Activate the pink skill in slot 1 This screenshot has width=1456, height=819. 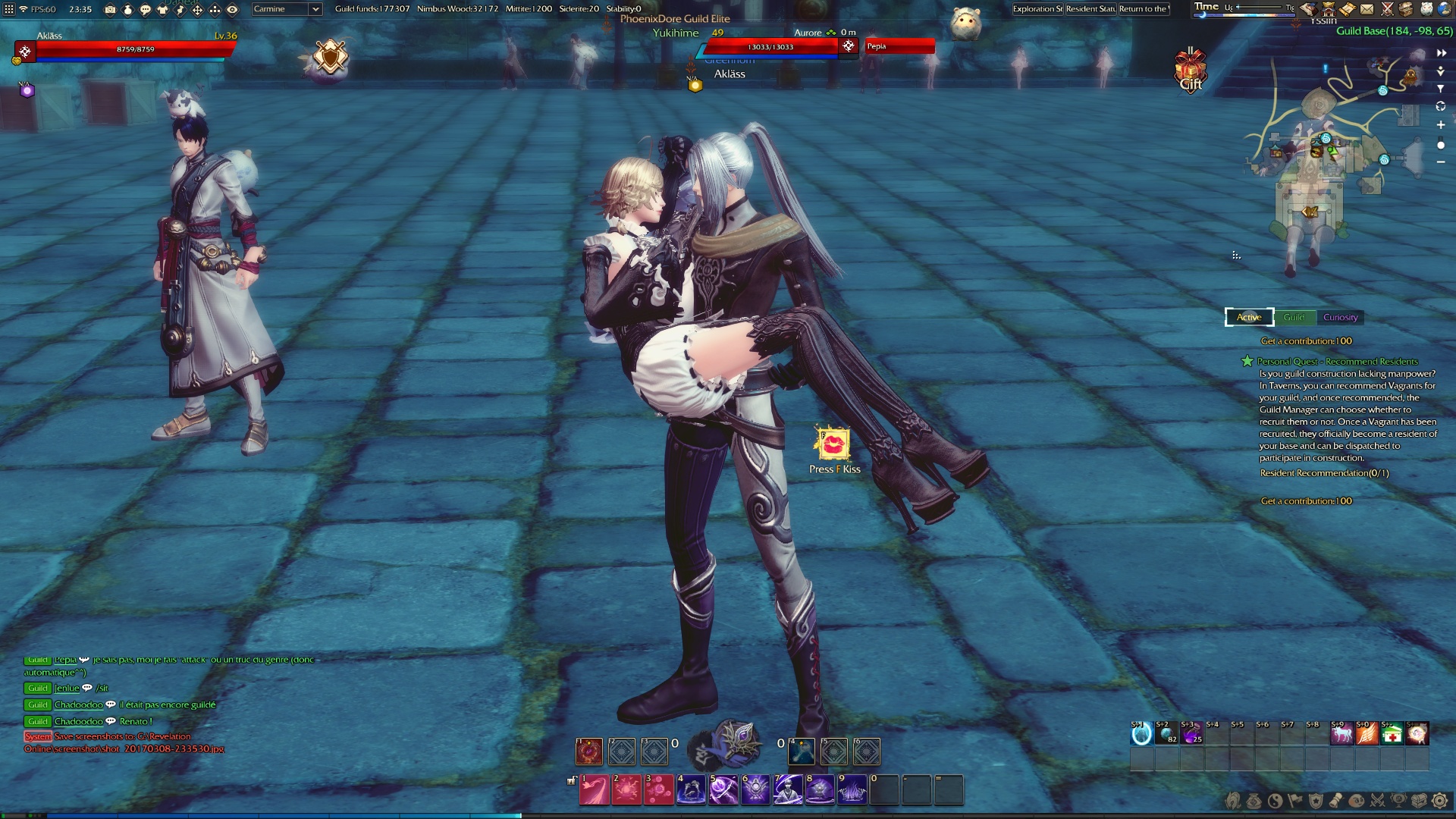pyautogui.click(x=595, y=790)
